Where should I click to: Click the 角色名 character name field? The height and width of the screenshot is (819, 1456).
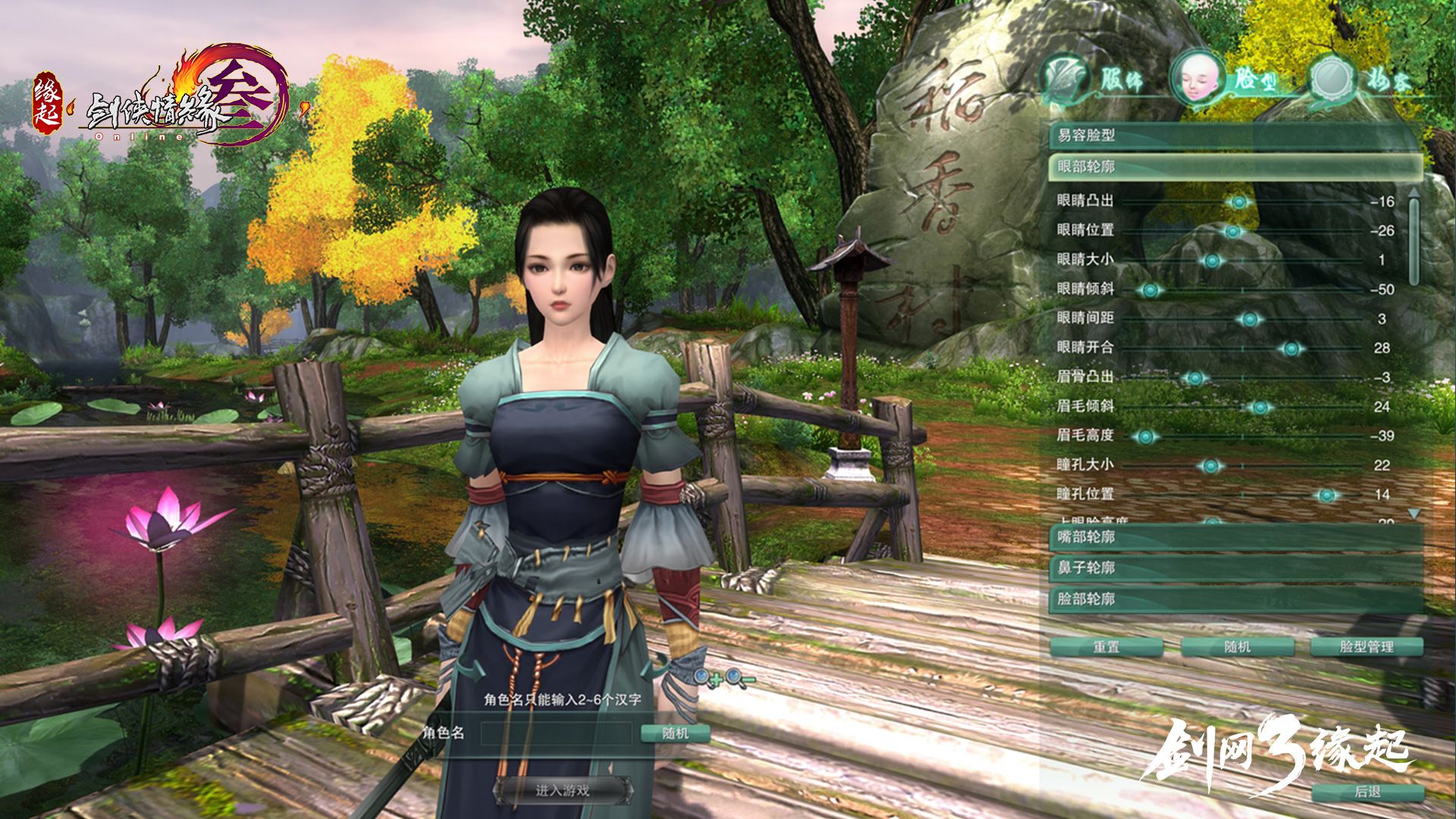pos(557,733)
